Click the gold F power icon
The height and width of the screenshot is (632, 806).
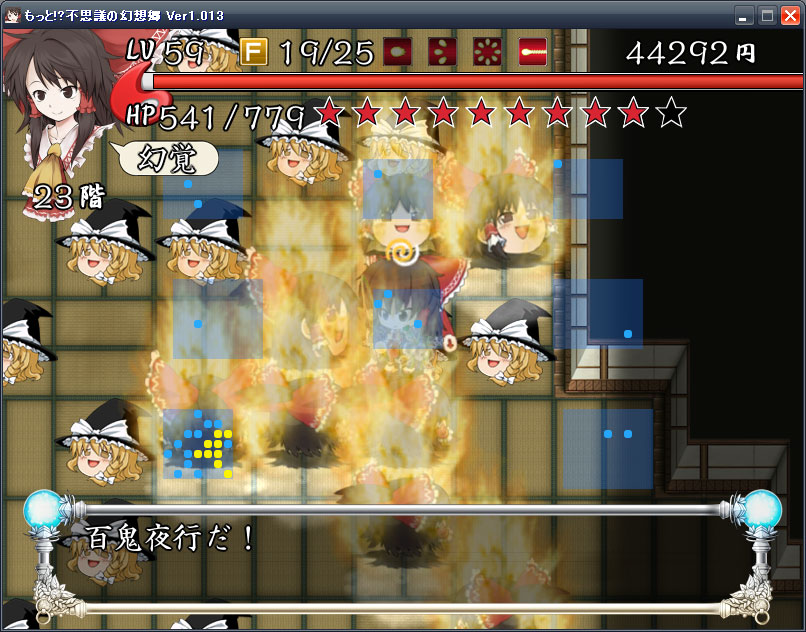click(254, 51)
